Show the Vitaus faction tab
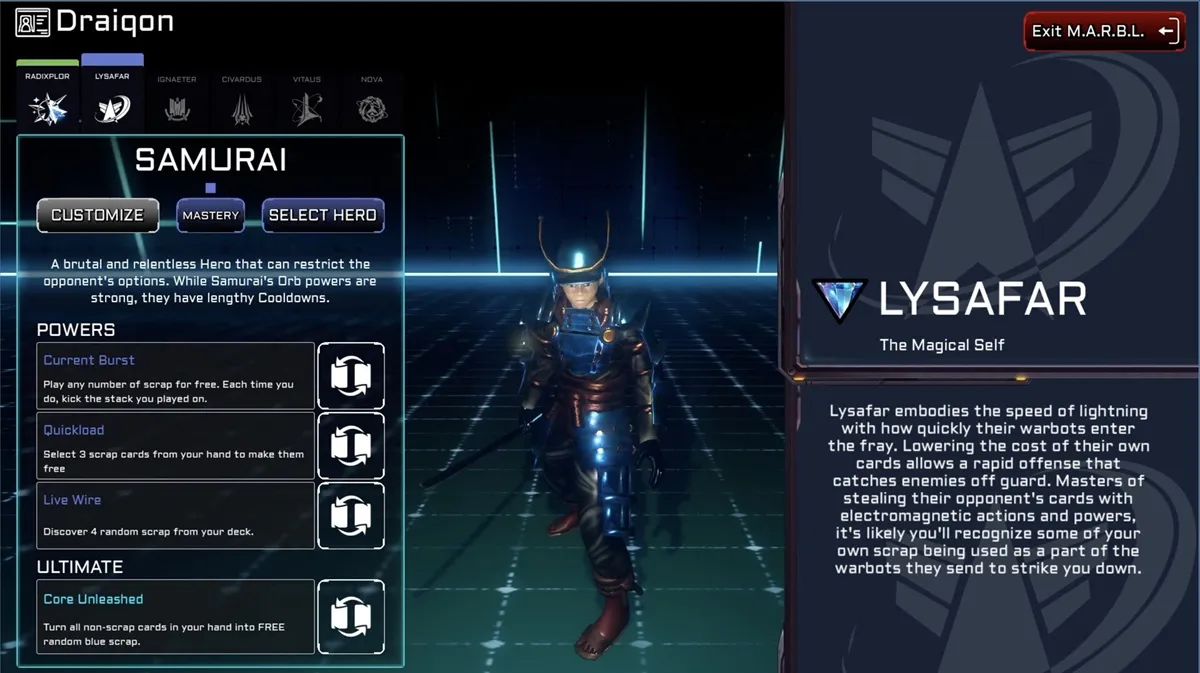This screenshot has height=673, width=1200. (x=307, y=100)
